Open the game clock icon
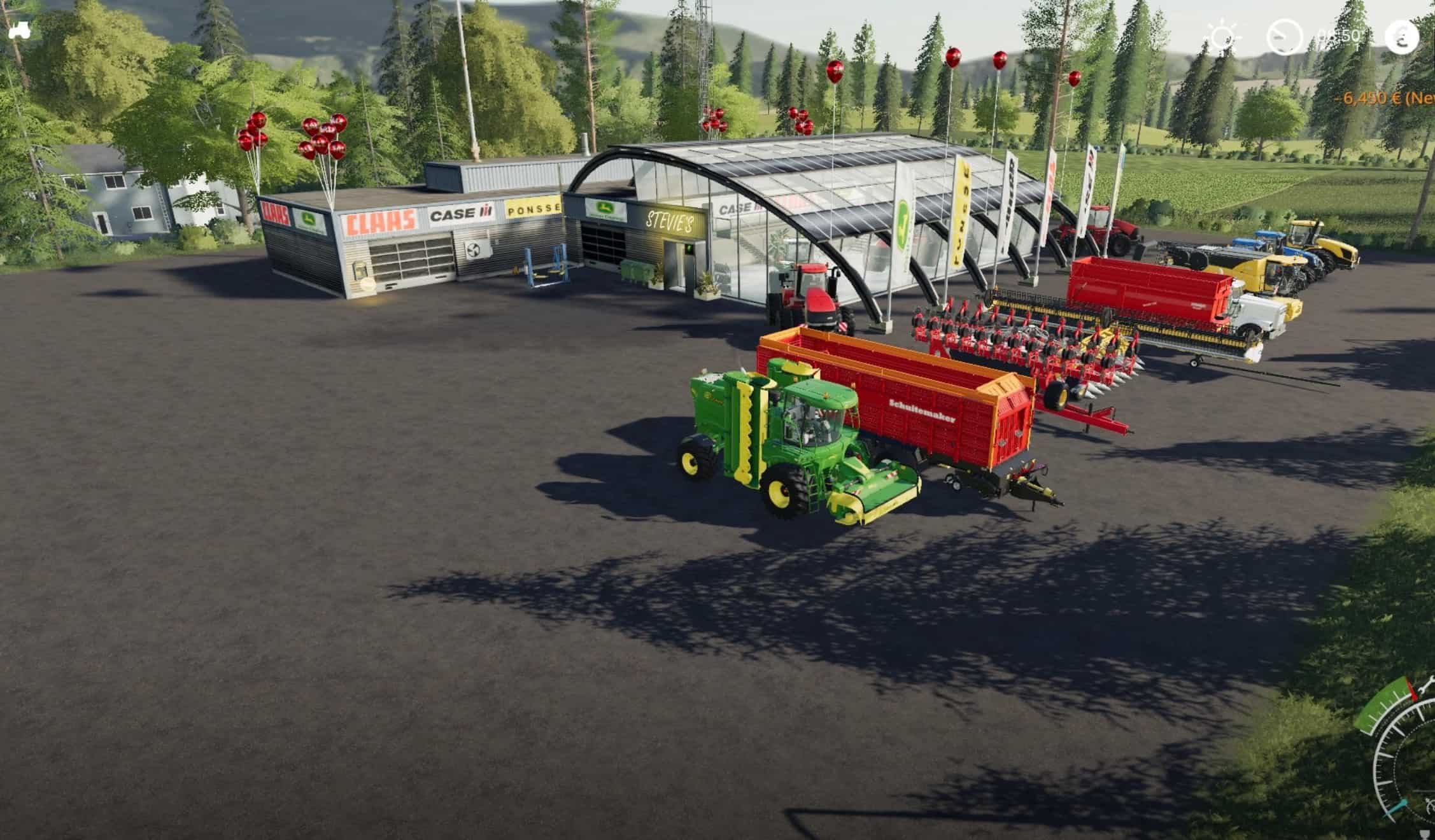Viewport: 1435px width, 840px height. click(1284, 37)
